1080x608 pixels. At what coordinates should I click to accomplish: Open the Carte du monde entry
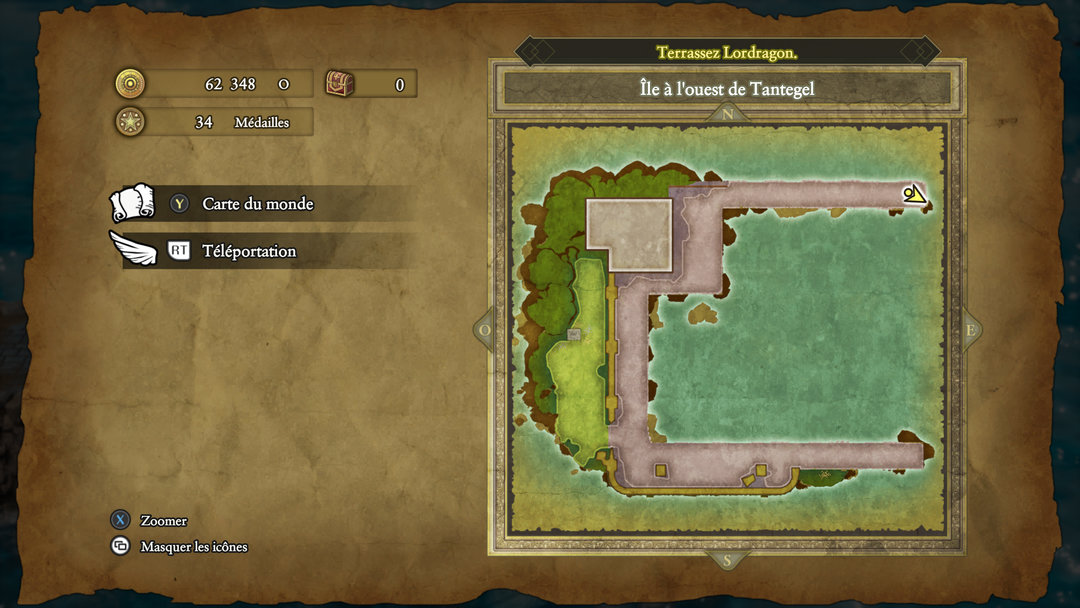257,204
